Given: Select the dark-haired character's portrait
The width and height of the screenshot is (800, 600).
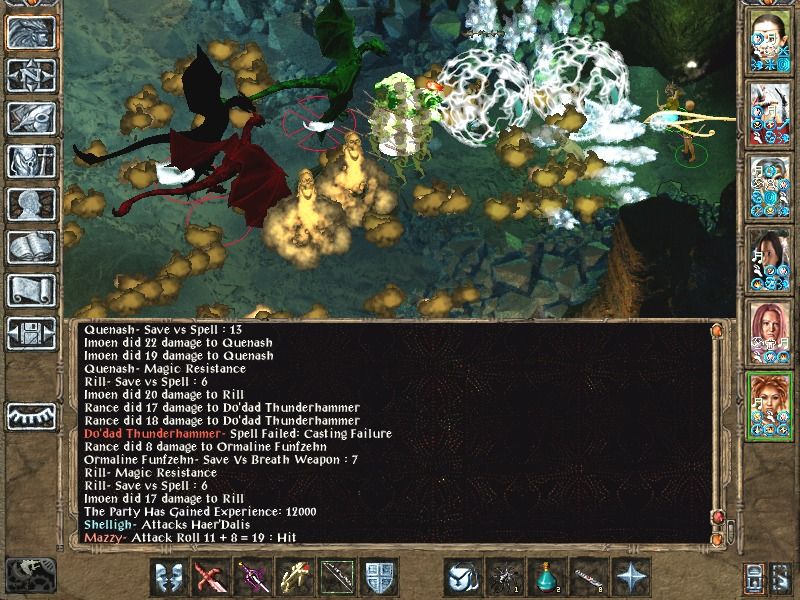Looking at the screenshot, I should coord(770,259).
